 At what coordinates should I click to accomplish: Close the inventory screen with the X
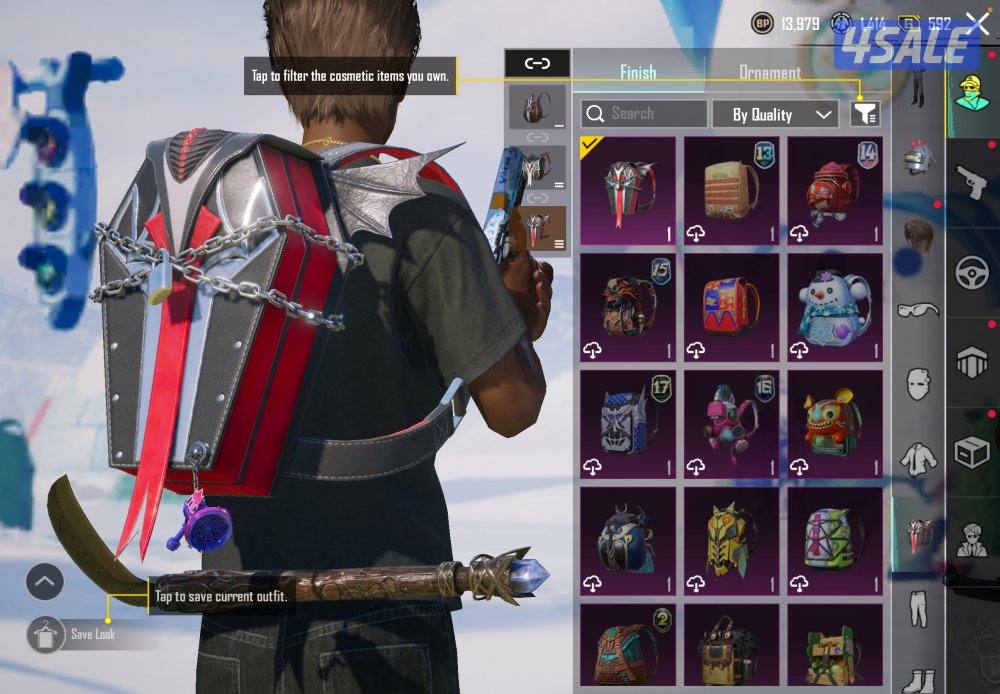(977, 24)
